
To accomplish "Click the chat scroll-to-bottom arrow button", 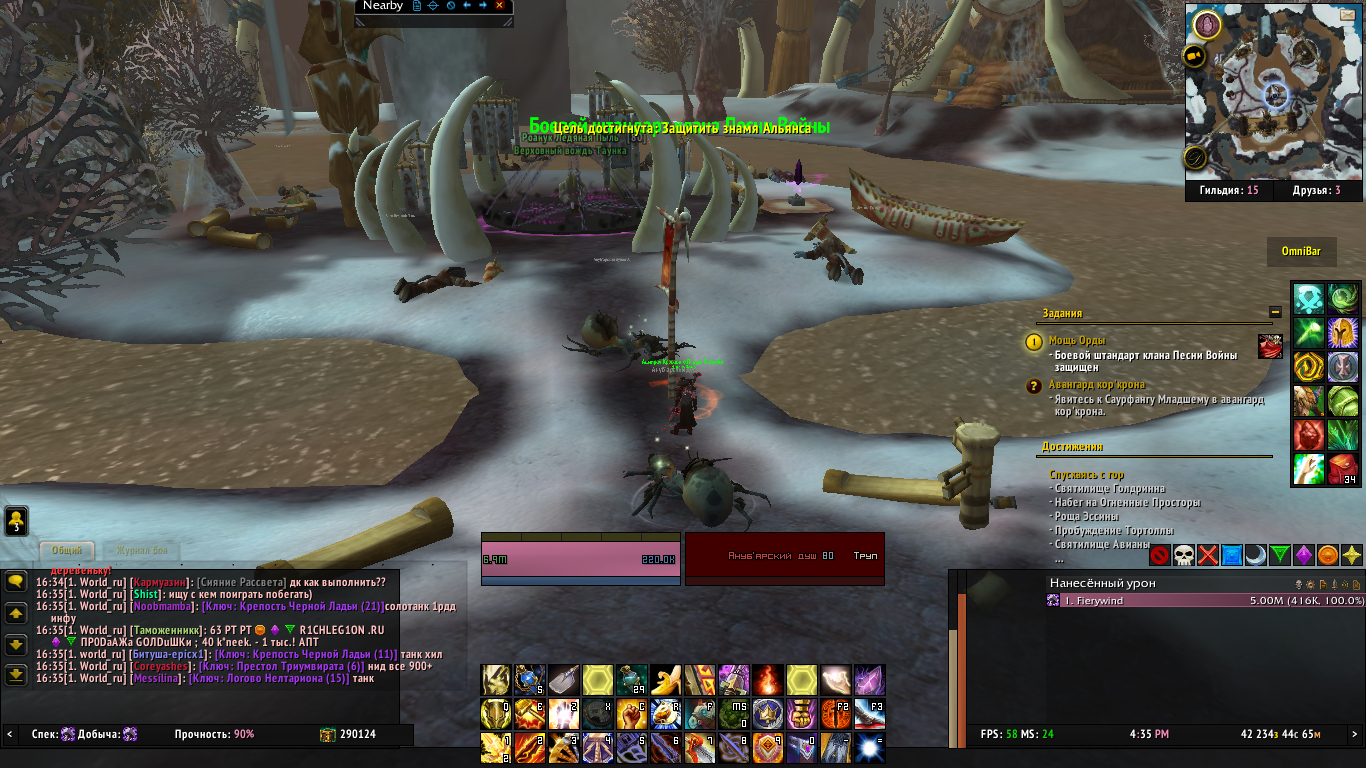I will coord(15,675).
